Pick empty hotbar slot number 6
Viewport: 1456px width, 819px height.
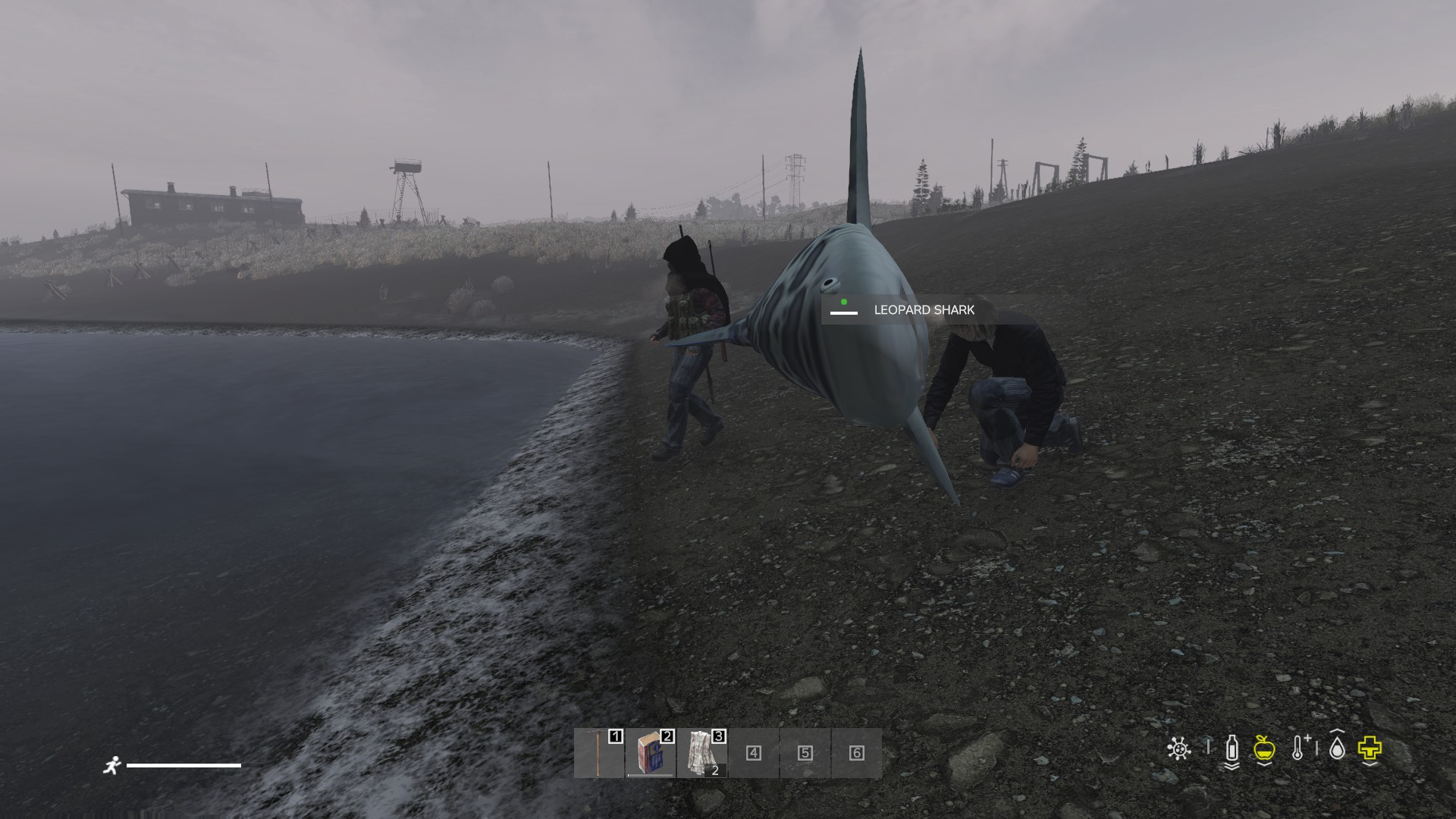pos(857,753)
